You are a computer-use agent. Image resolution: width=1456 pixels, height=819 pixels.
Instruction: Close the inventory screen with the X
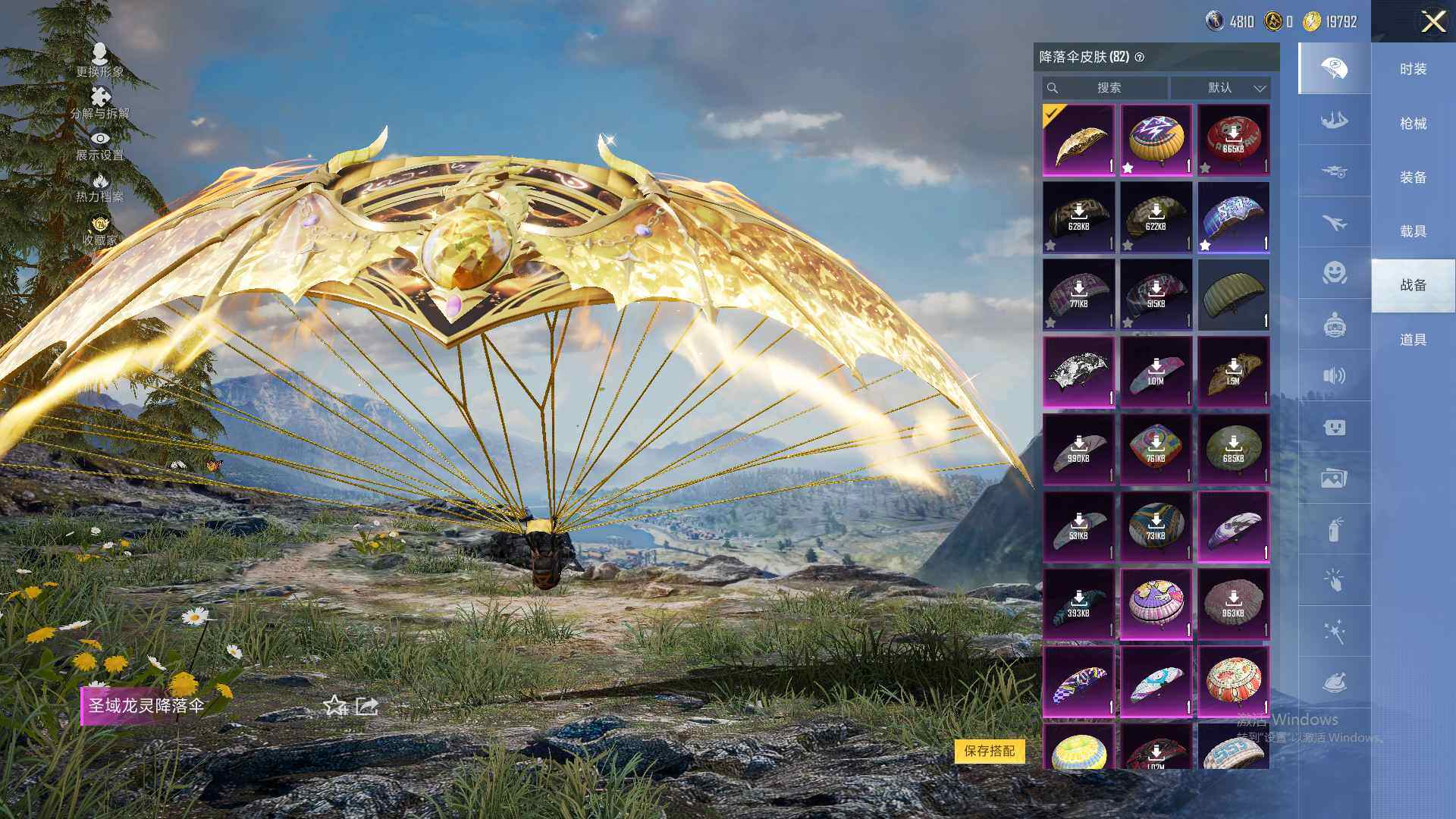[x=1433, y=21]
